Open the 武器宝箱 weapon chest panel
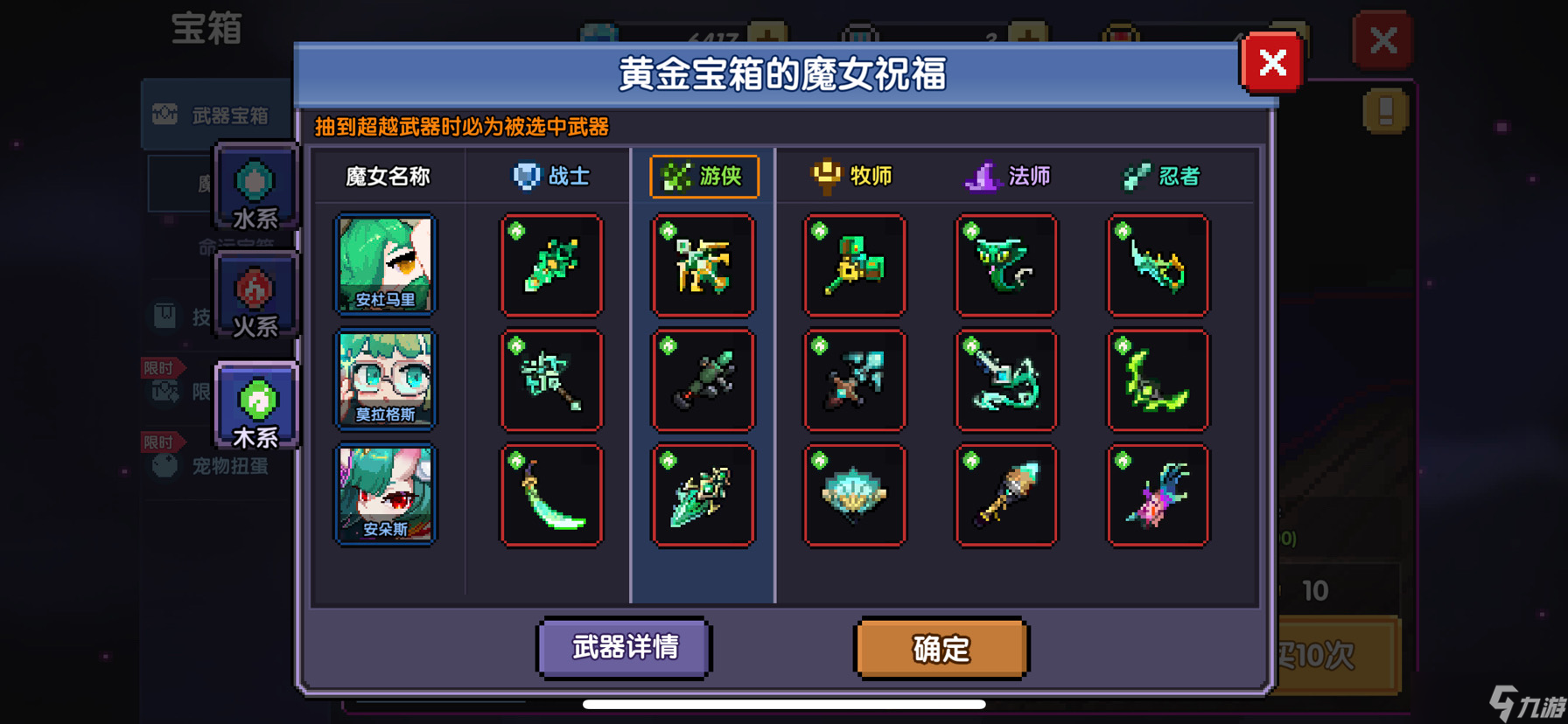The height and width of the screenshot is (724, 1568). tap(215, 115)
